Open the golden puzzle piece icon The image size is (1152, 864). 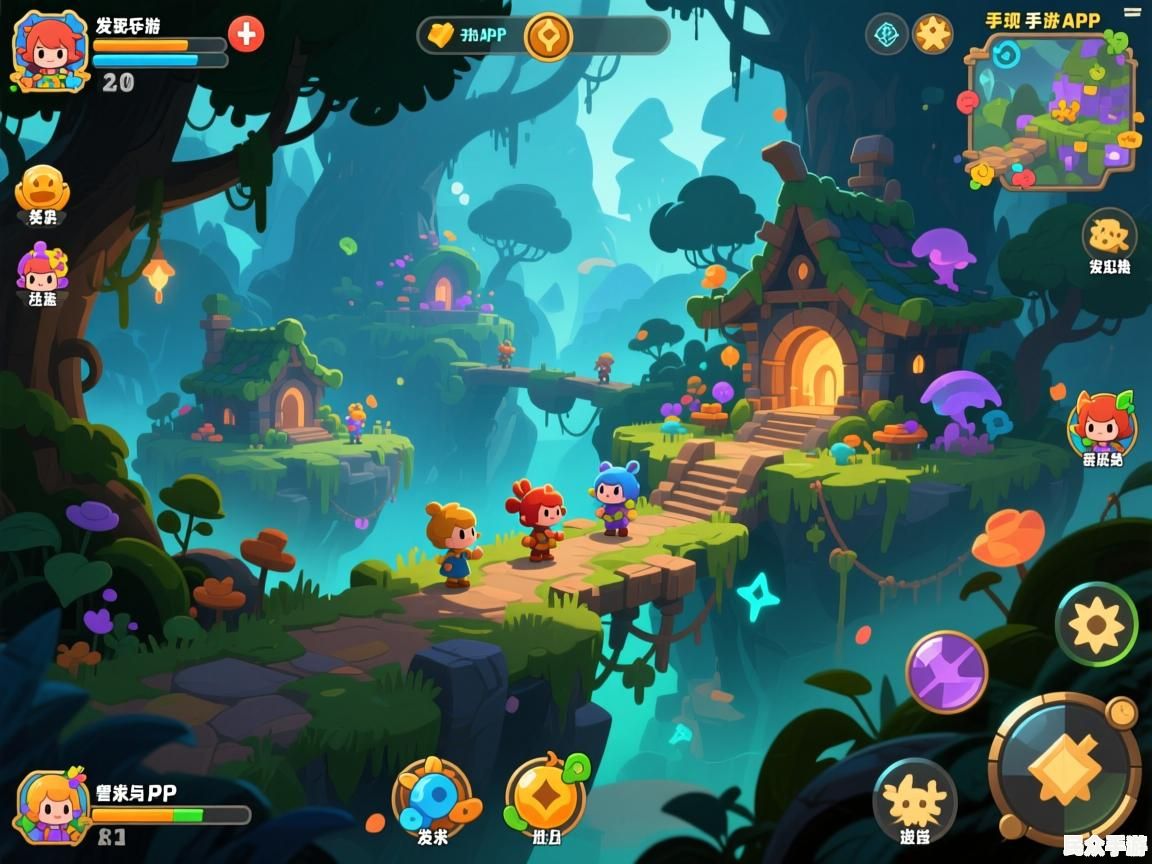click(x=1109, y=236)
